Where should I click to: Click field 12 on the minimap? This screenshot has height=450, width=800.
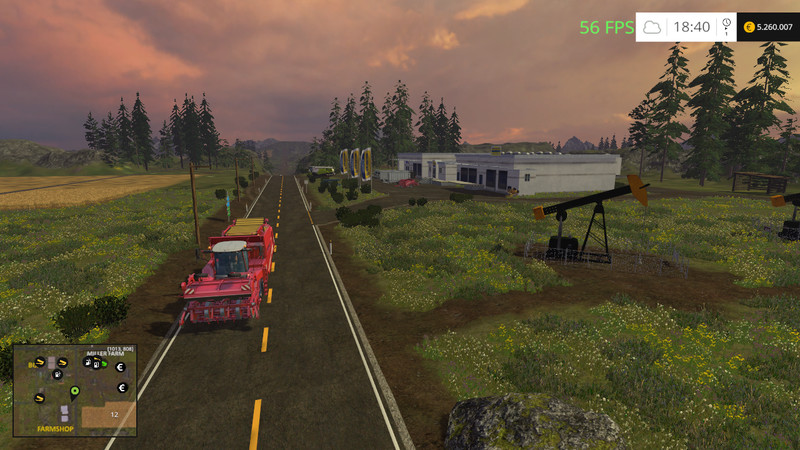pos(115,414)
